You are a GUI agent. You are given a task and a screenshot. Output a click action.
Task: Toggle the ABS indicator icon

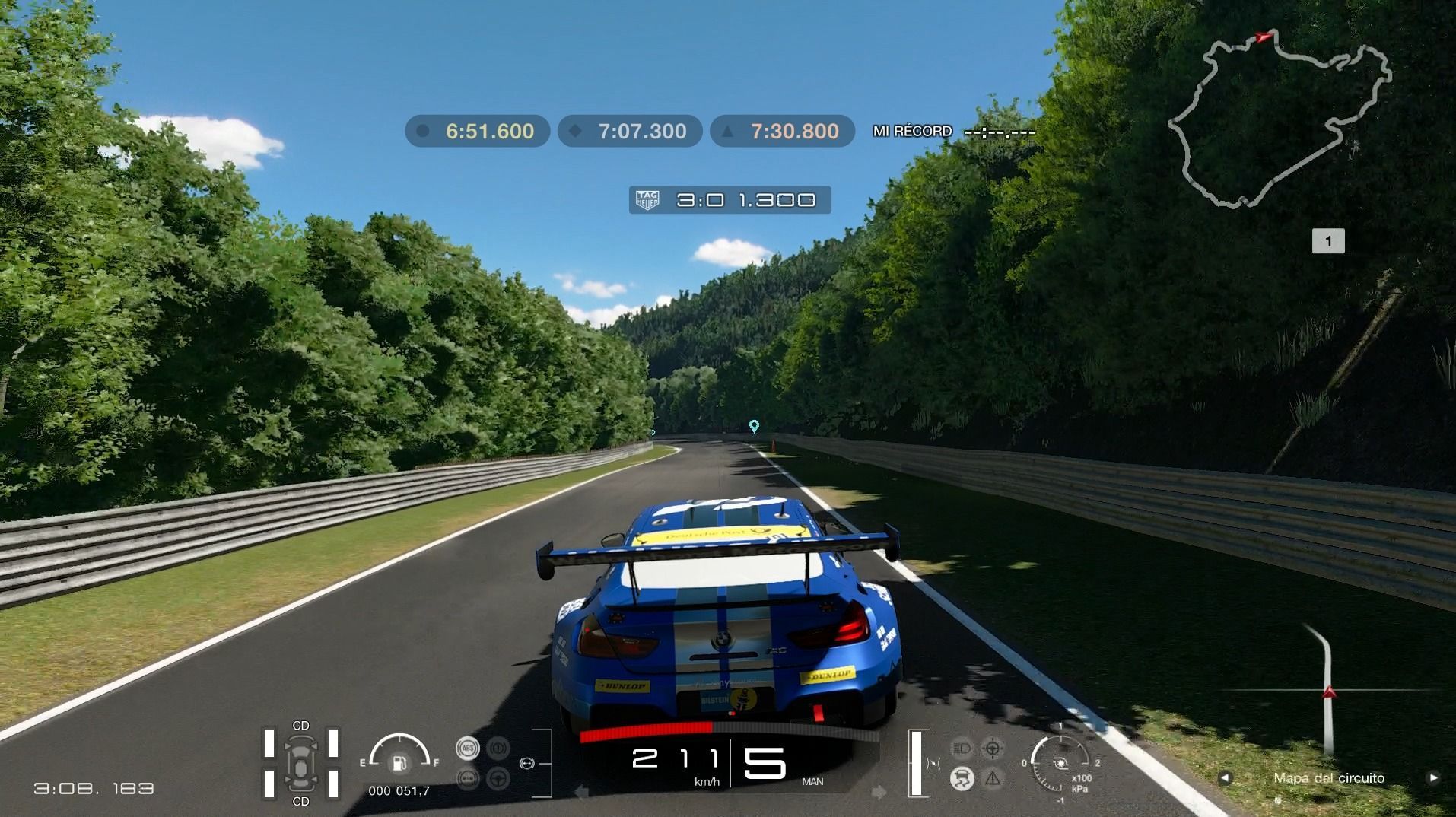click(x=467, y=748)
